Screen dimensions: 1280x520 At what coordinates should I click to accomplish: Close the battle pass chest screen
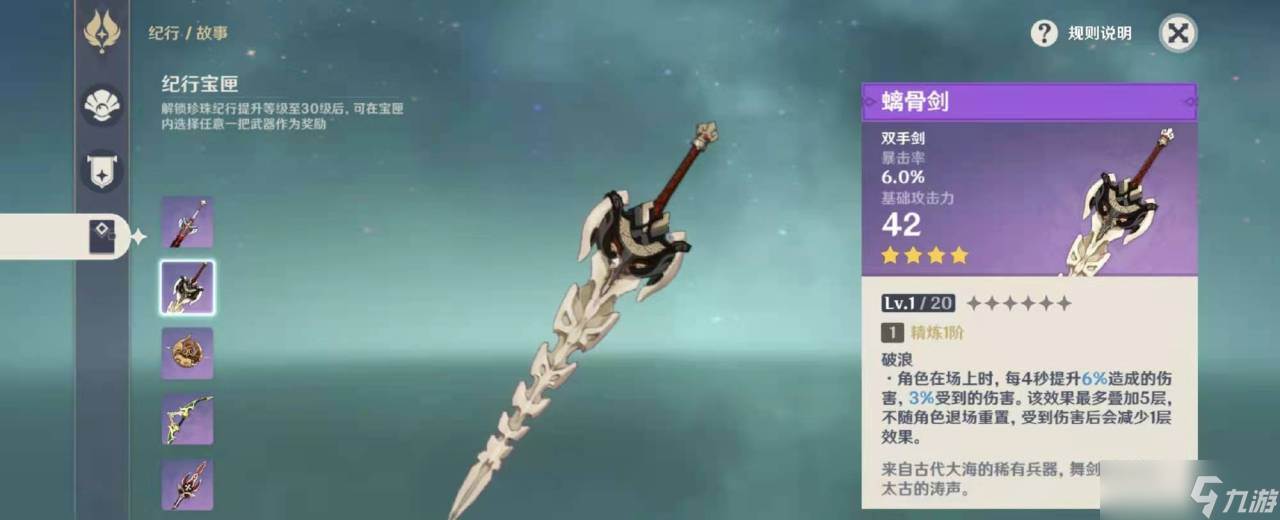coord(1178,33)
